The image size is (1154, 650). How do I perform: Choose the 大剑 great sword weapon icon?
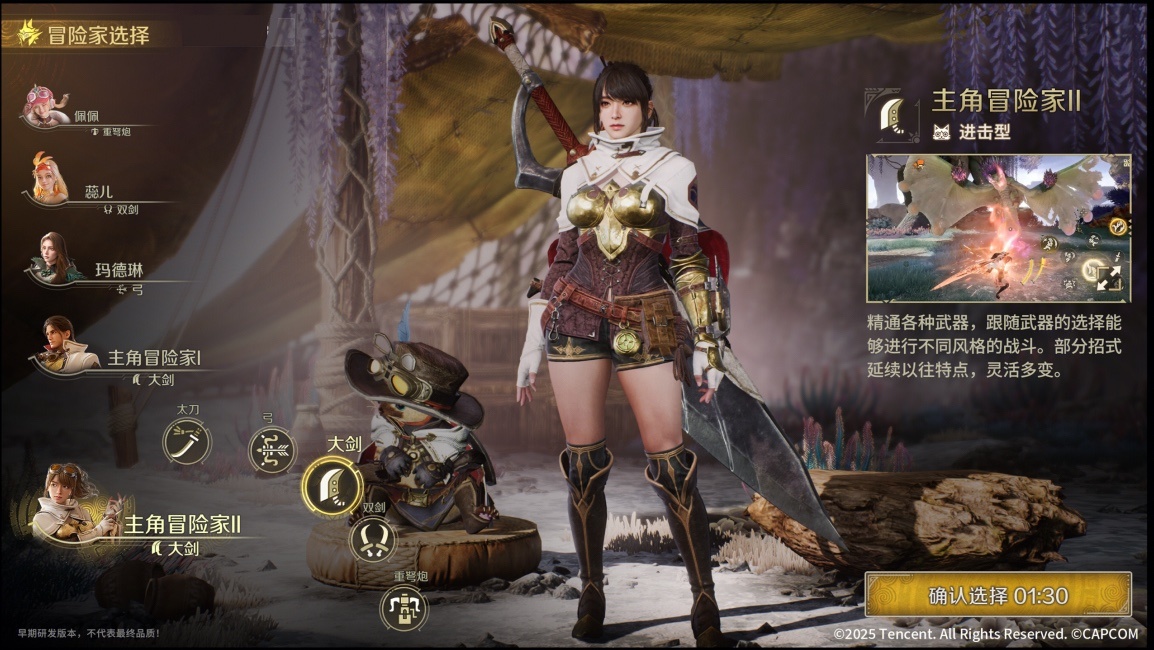(x=331, y=486)
